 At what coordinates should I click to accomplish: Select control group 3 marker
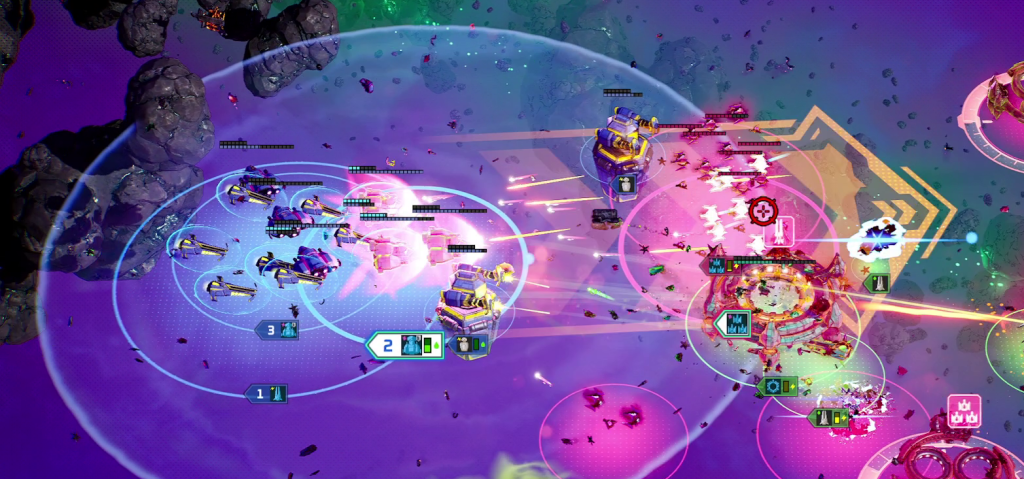[x=279, y=329]
